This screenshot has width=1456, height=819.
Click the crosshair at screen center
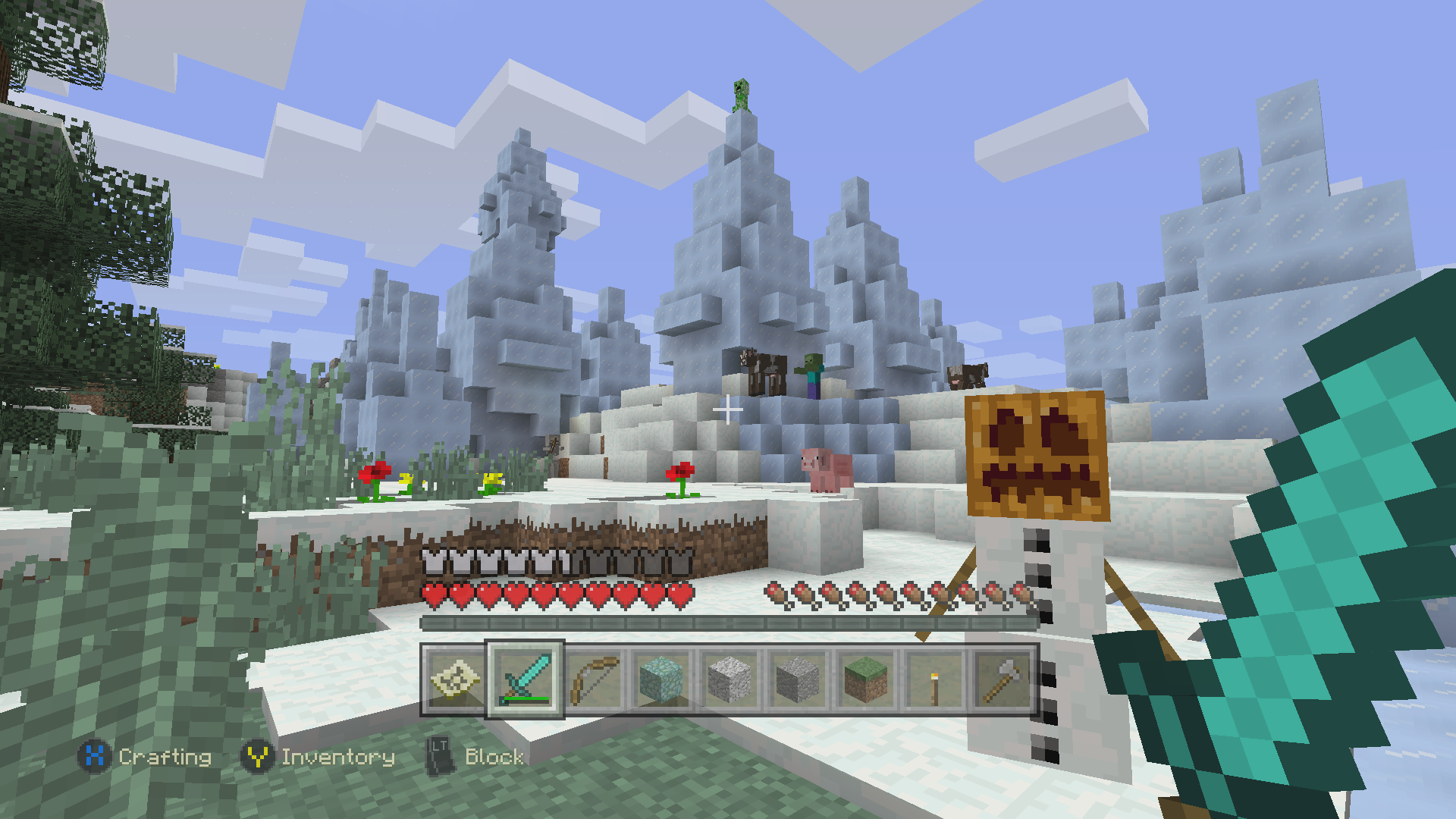[x=728, y=409]
